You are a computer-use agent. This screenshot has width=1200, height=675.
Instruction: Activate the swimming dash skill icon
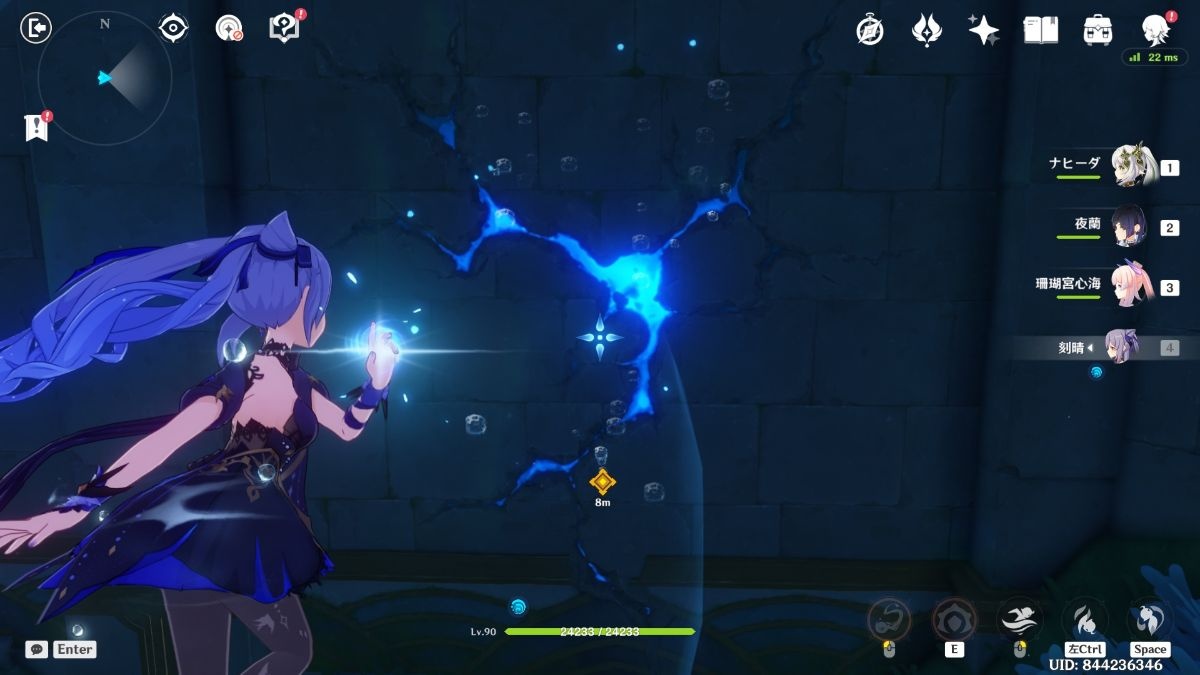(1019, 618)
